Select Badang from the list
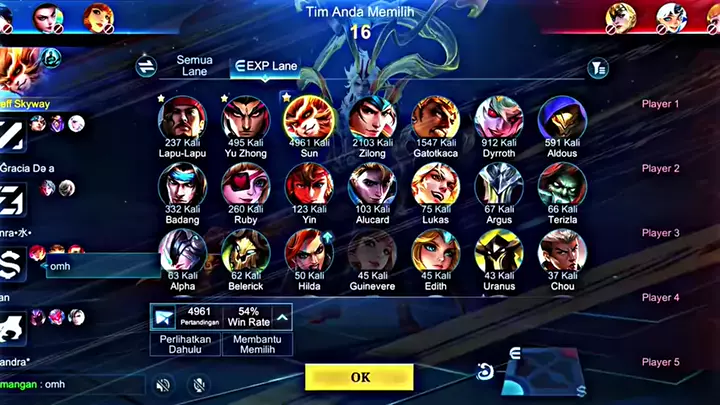Viewport: 720px width, 405px height. pyautogui.click(x=182, y=185)
